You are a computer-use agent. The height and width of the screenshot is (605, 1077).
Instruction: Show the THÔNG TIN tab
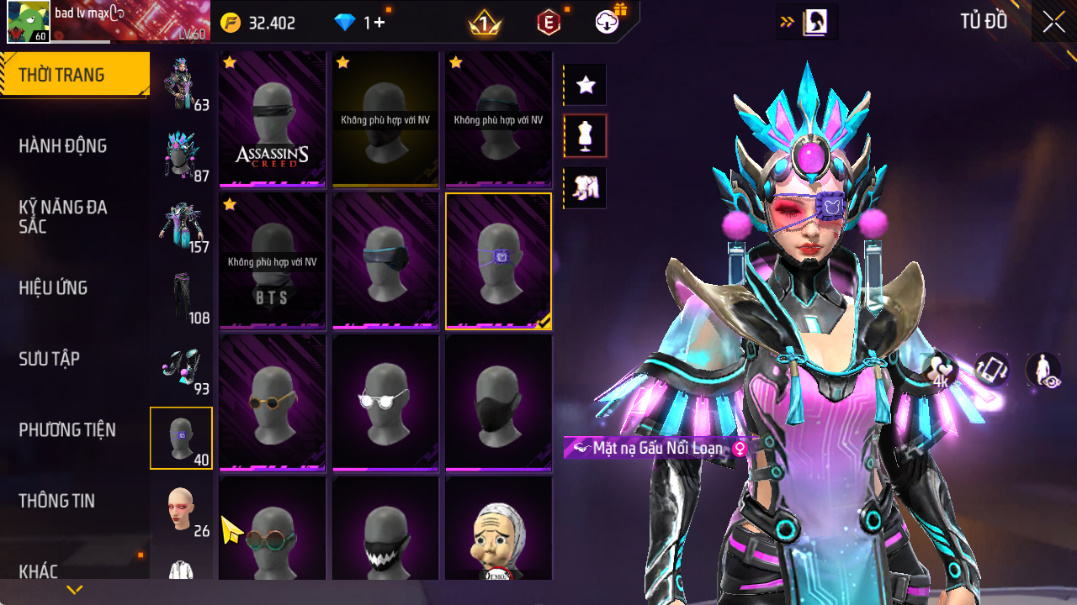(x=57, y=501)
